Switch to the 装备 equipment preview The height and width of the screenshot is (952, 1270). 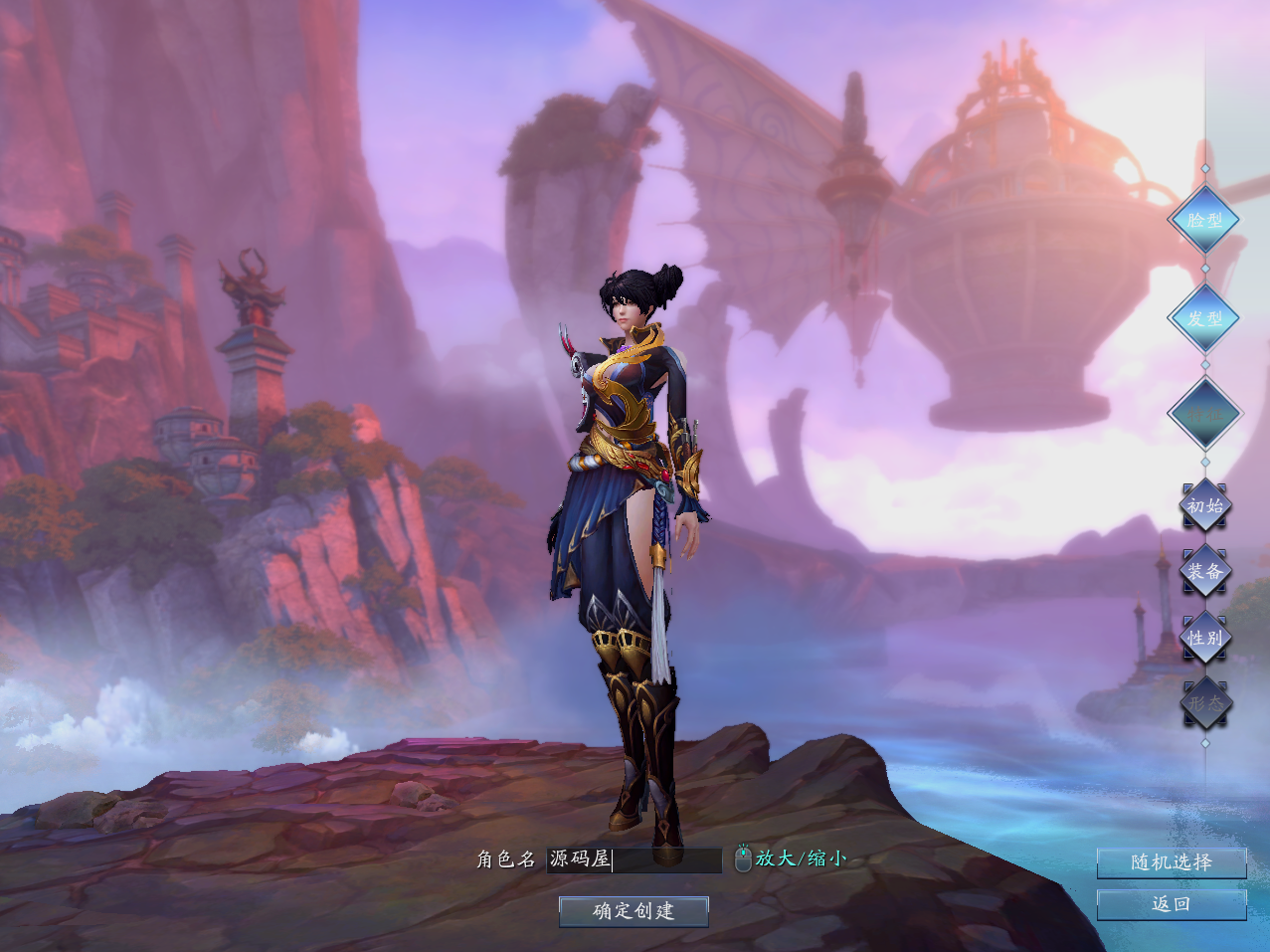click(x=1205, y=571)
